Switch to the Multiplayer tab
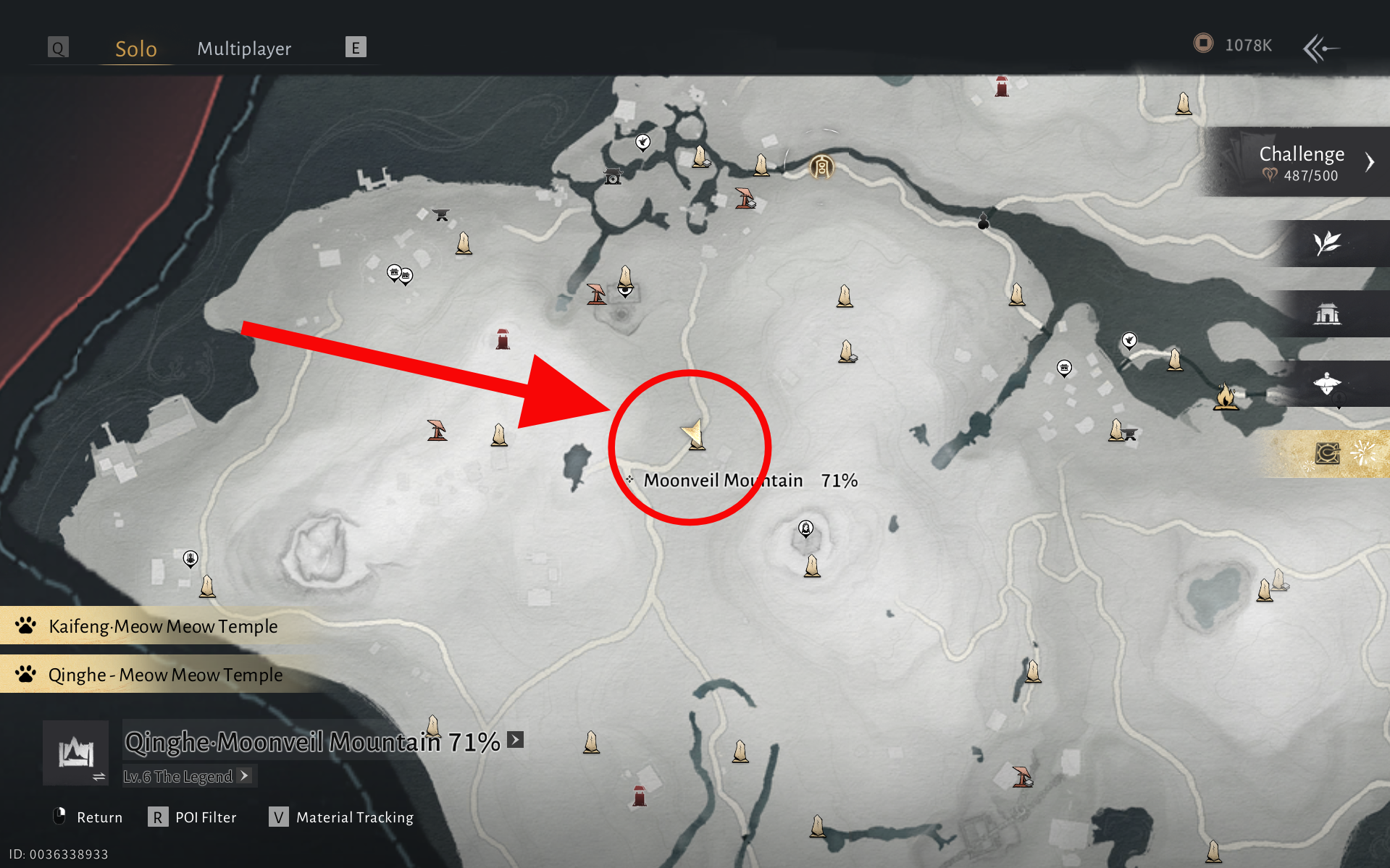Image resolution: width=1390 pixels, height=868 pixels. point(244,49)
